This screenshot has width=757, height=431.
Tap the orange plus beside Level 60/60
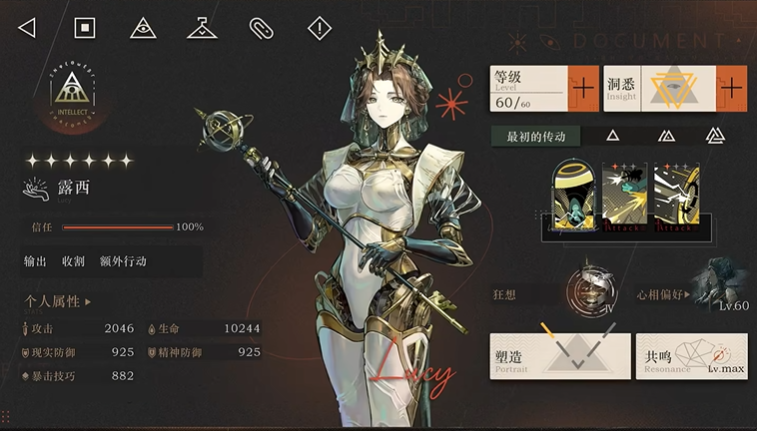583,89
